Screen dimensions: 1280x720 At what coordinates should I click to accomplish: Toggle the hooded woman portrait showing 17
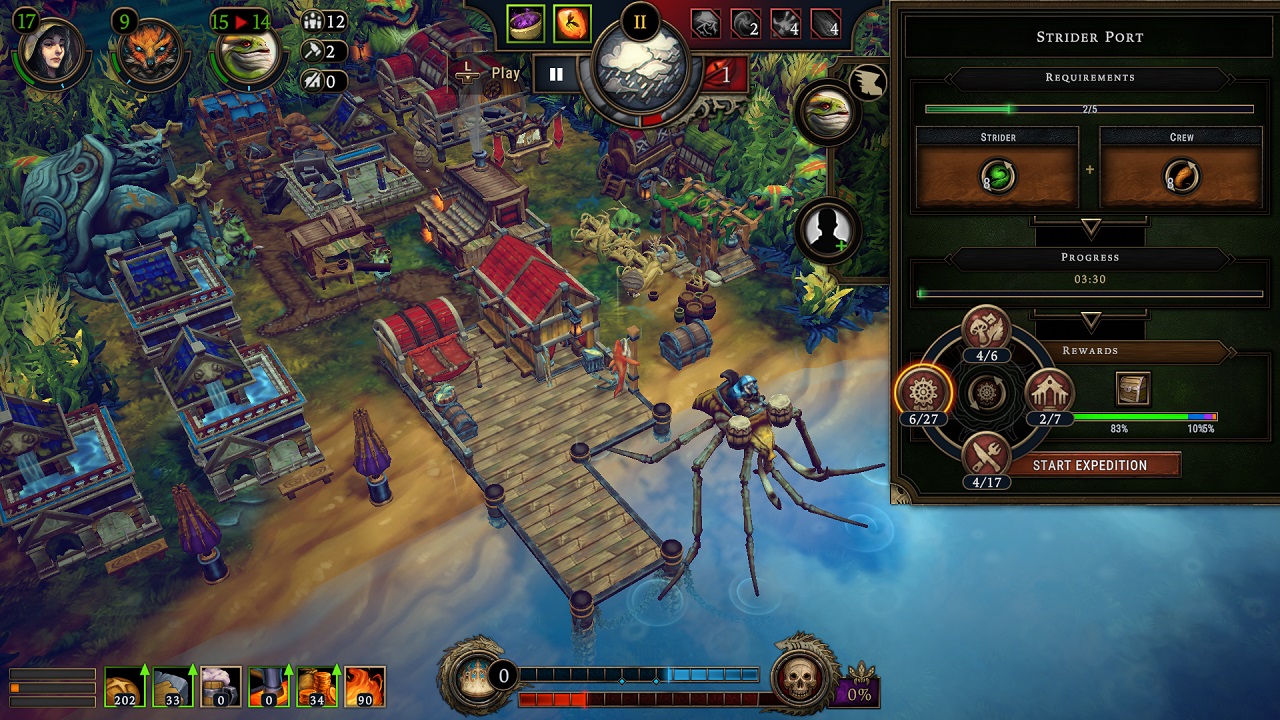click(x=48, y=48)
